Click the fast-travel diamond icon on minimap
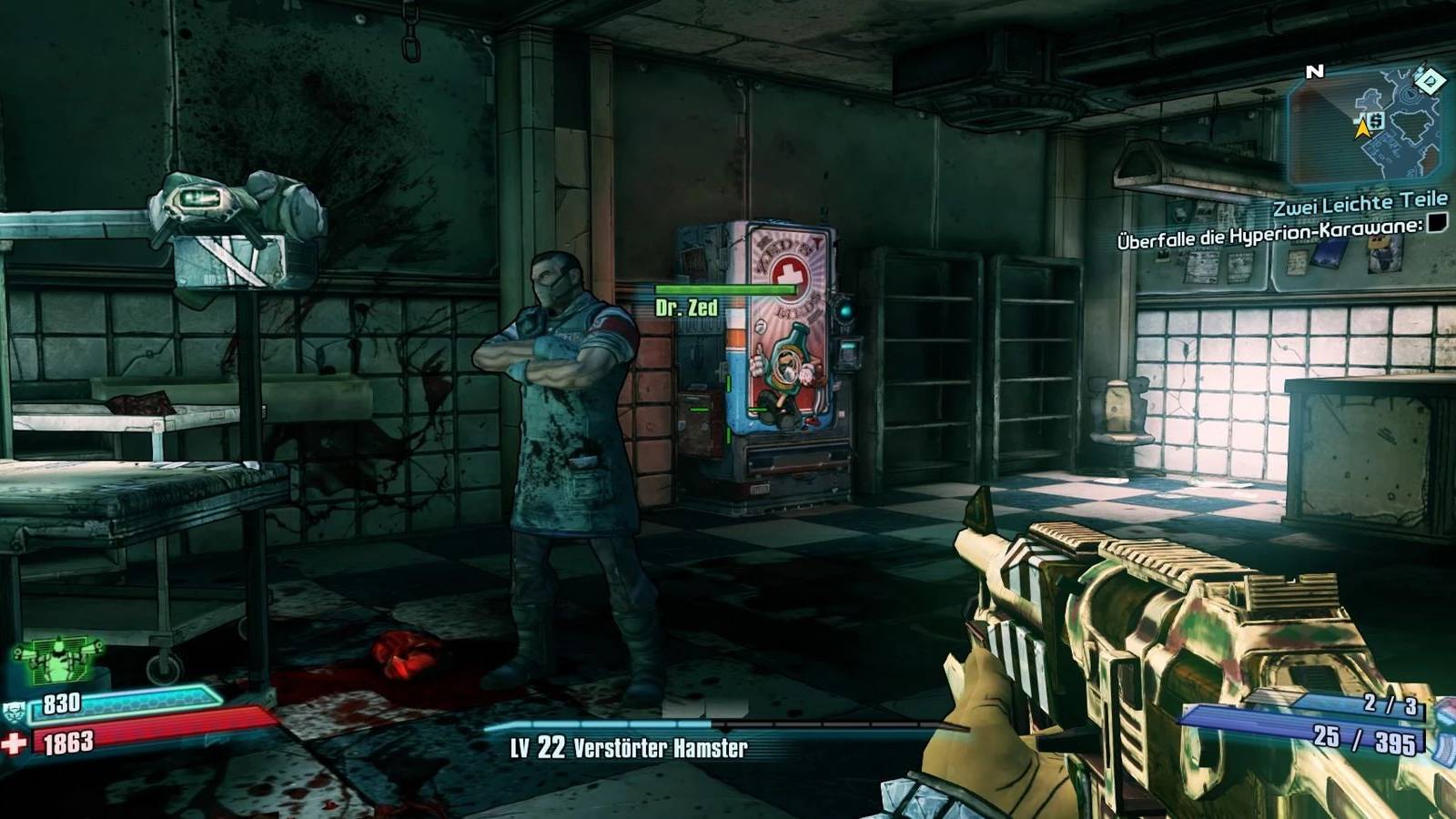This screenshot has height=819, width=1456. pyautogui.click(x=1430, y=80)
